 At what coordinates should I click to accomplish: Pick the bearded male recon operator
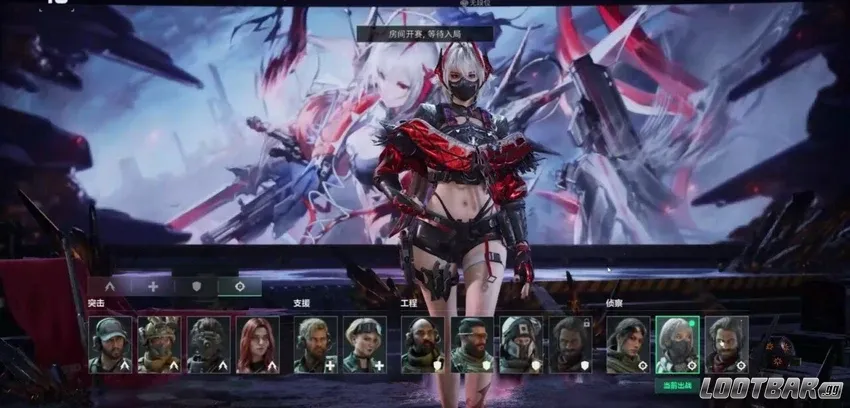726,345
